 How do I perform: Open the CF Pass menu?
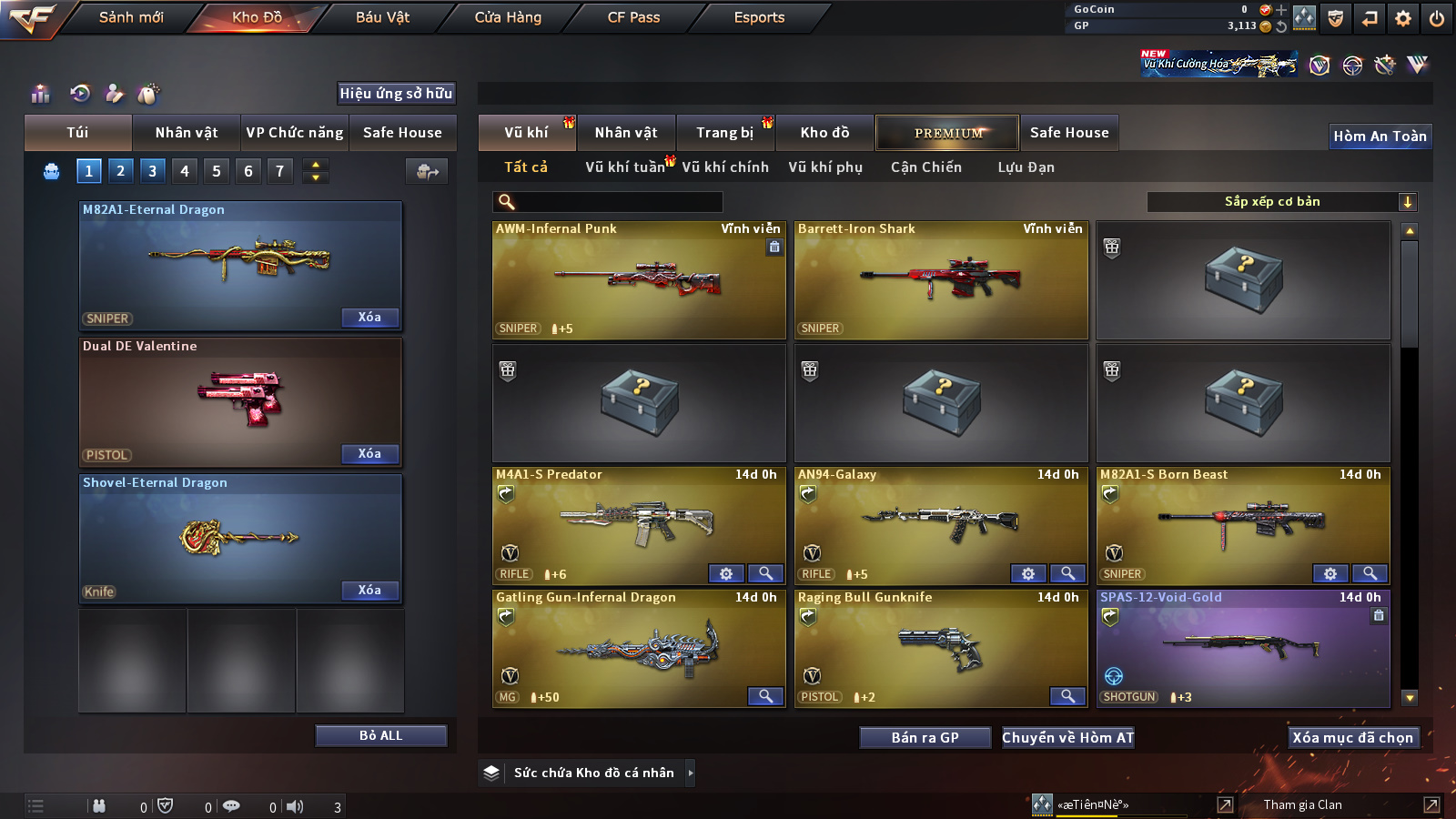point(633,17)
